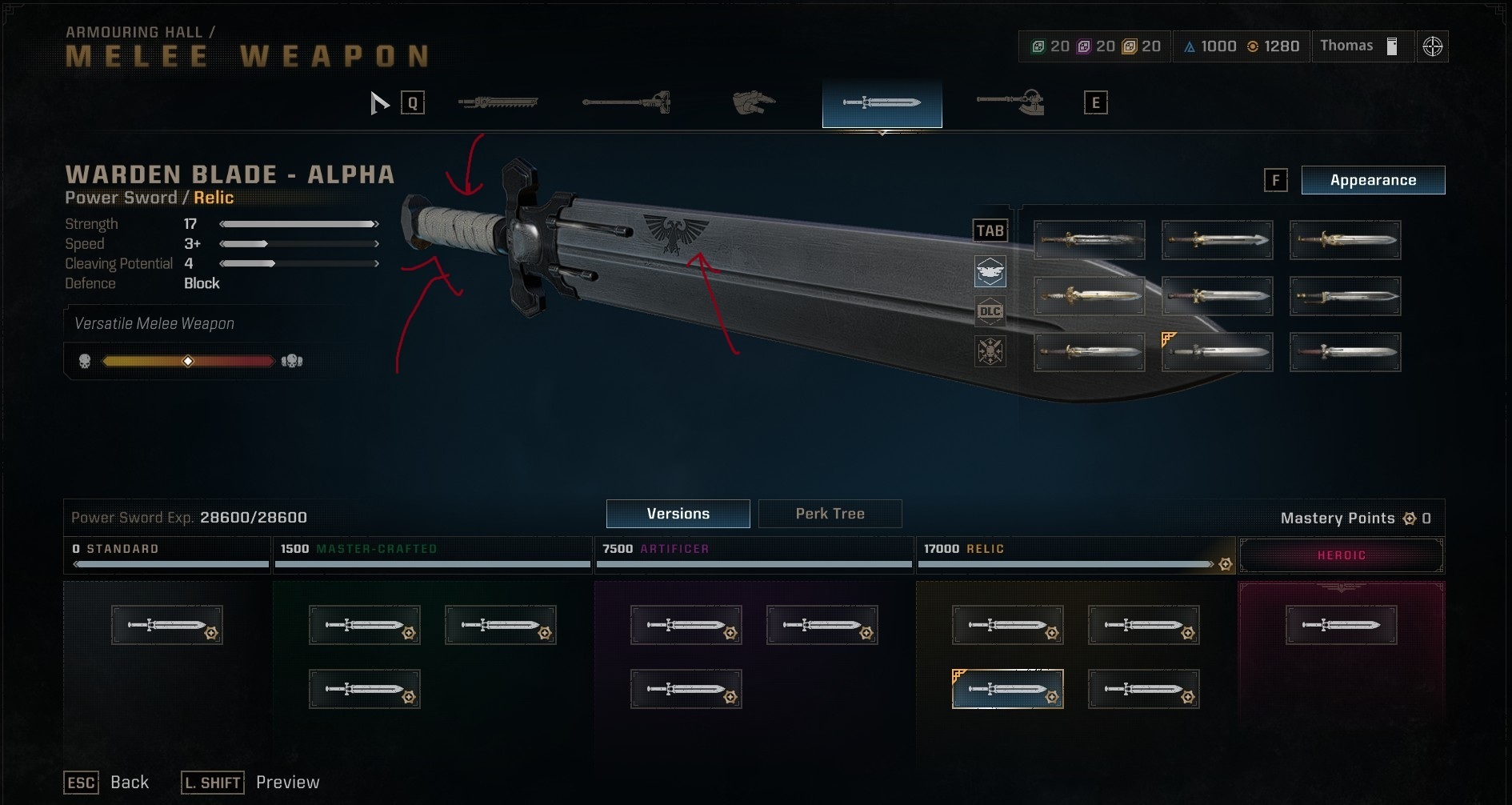Screen dimensions: 1512x805
Task: Open the Perk Tree tab
Action: click(x=830, y=514)
